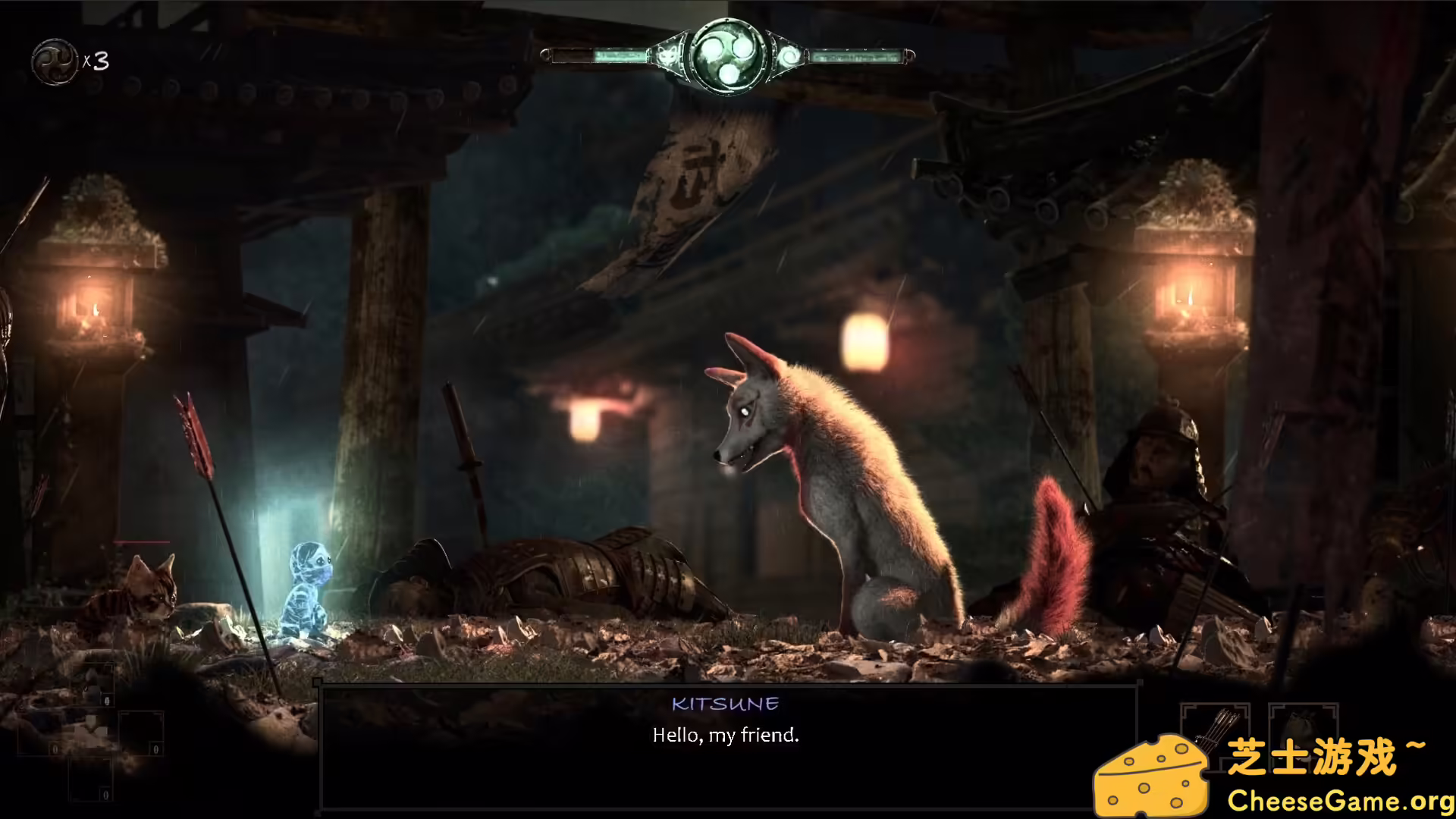Advance the dialogue 'Hello, my friend.'
This screenshot has width=1456, height=819.
click(724, 734)
